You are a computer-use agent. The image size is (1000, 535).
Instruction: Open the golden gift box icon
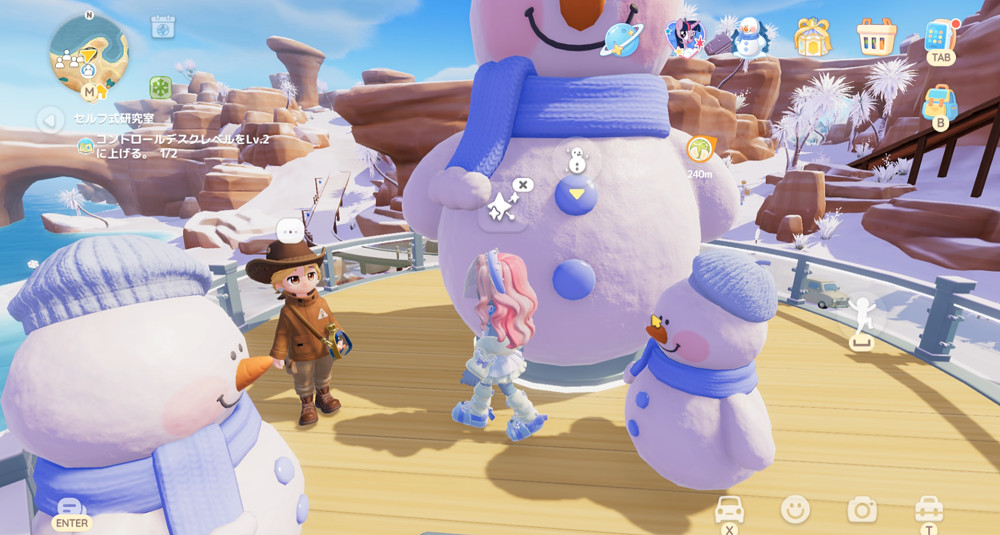812,38
